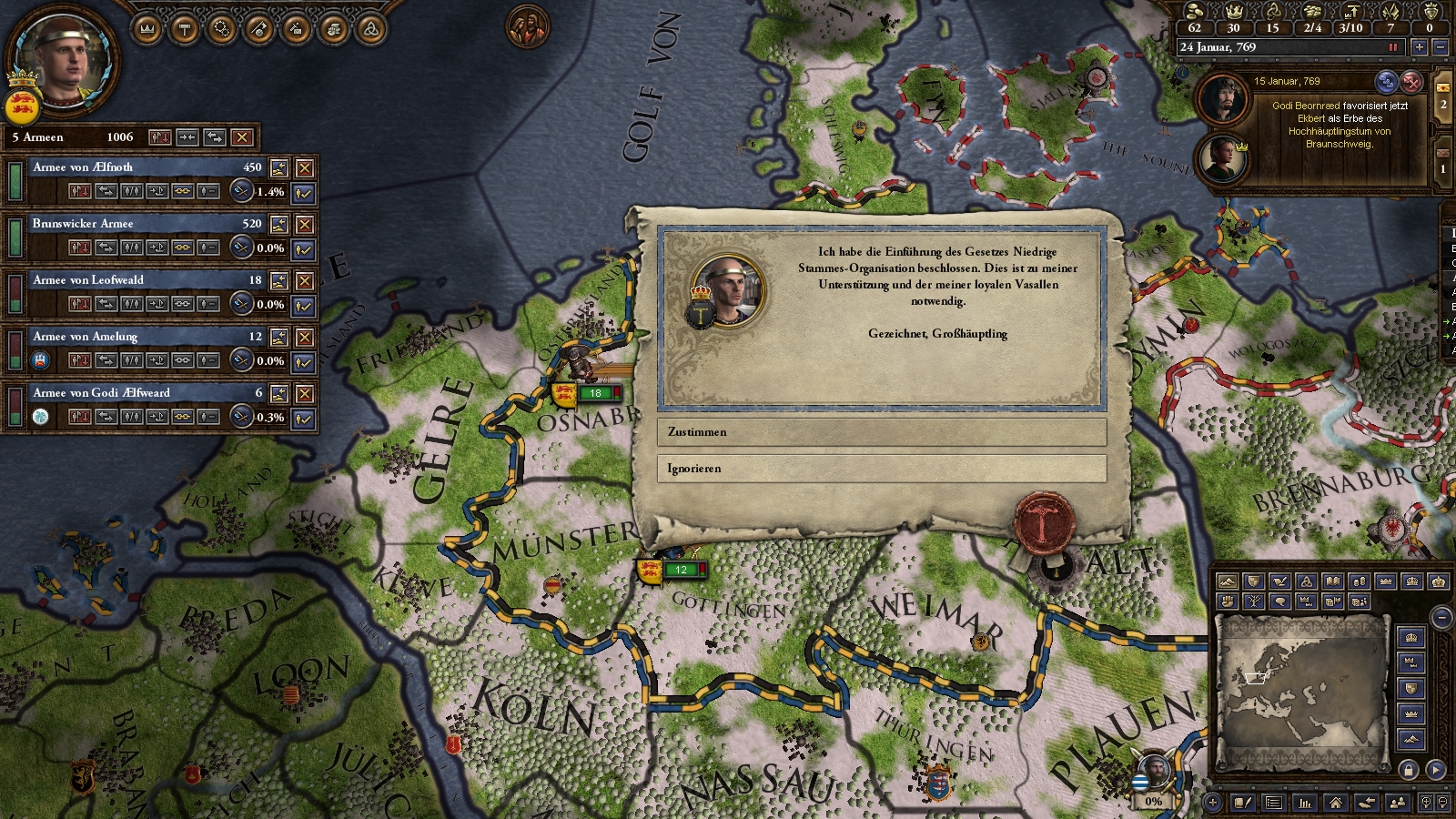Viewport: 1456px width, 819px height.
Task: Dismiss message with red envelope X button
Action: click(x=1410, y=82)
